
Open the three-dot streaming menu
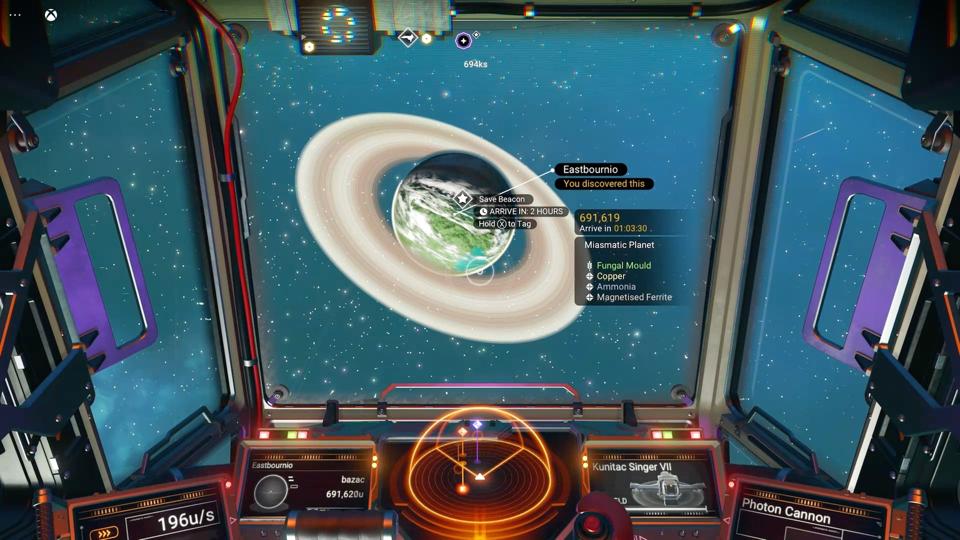point(15,15)
